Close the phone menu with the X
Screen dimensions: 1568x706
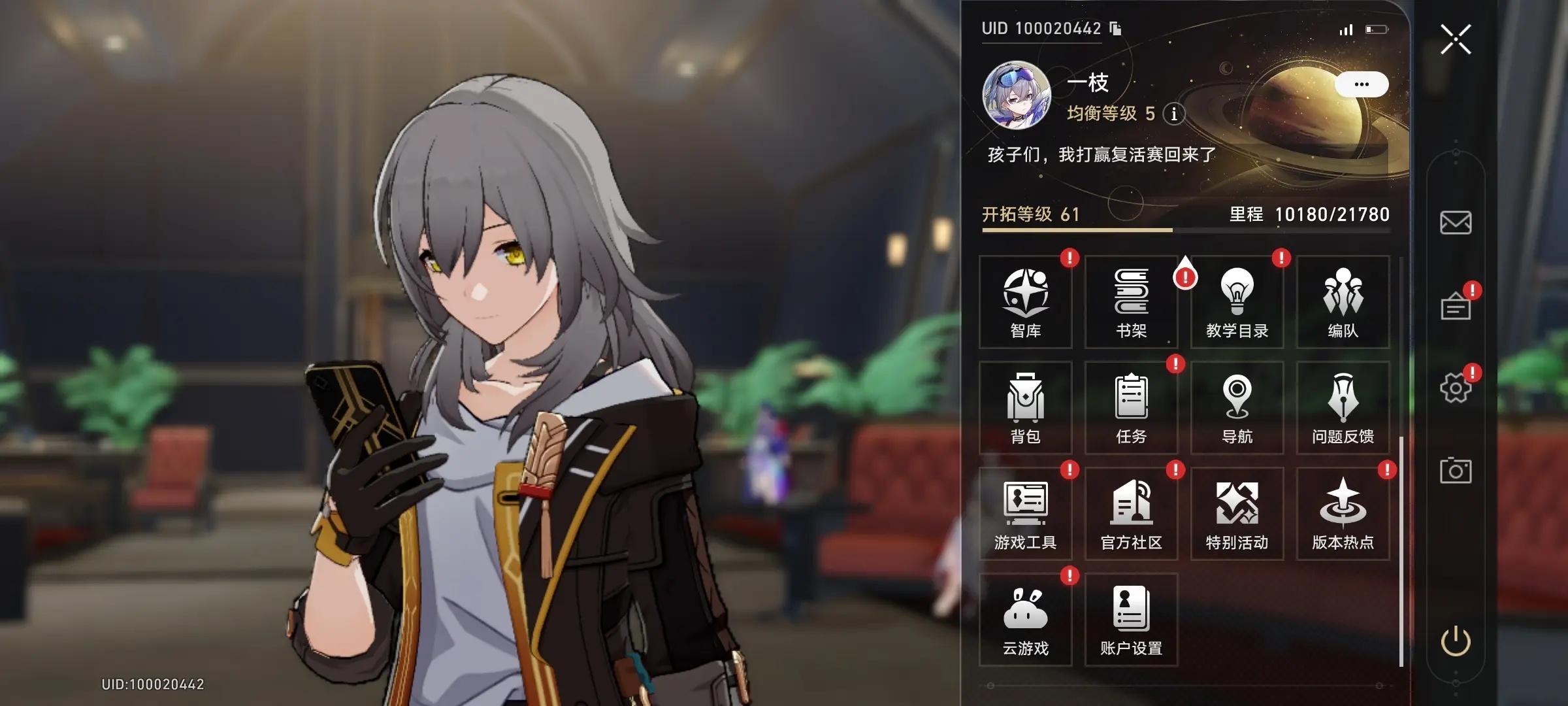[x=1456, y=39]
